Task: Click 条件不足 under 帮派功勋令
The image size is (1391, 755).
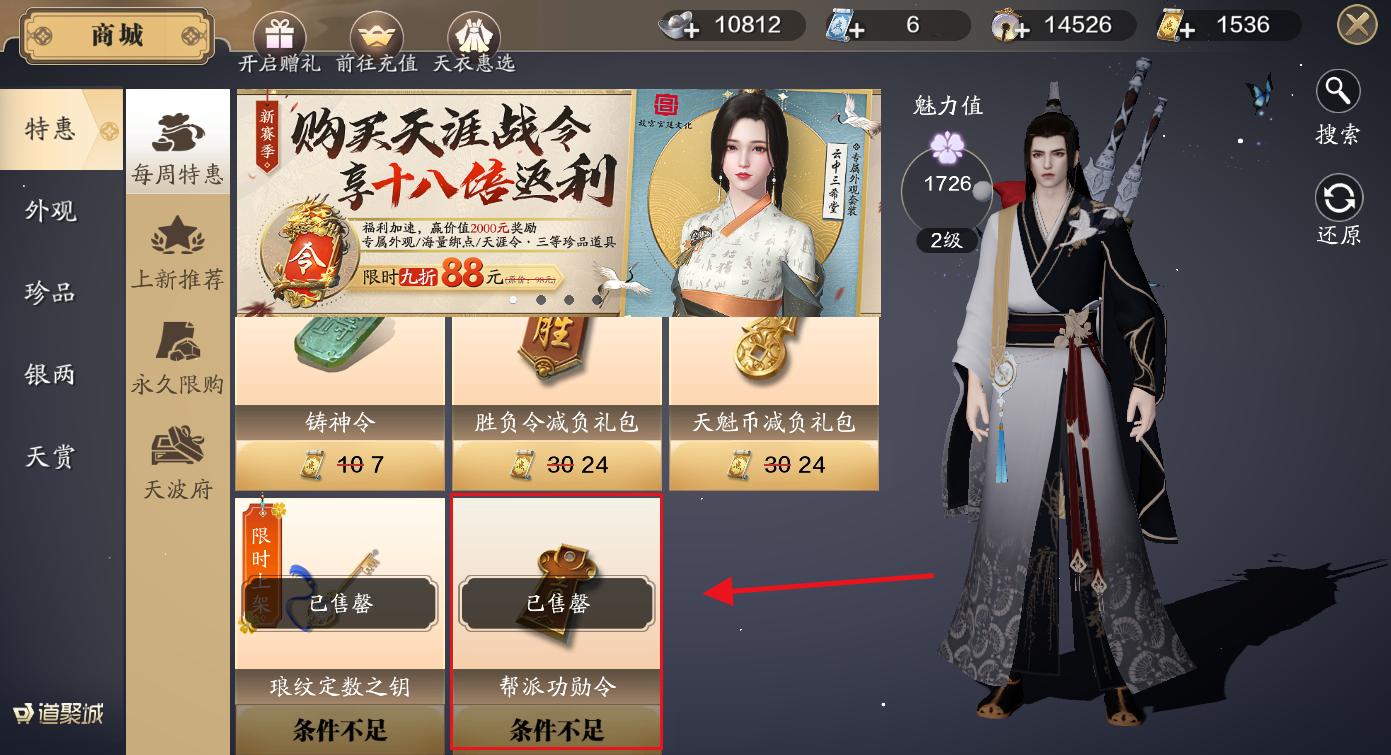Action: tap(556, 729)
